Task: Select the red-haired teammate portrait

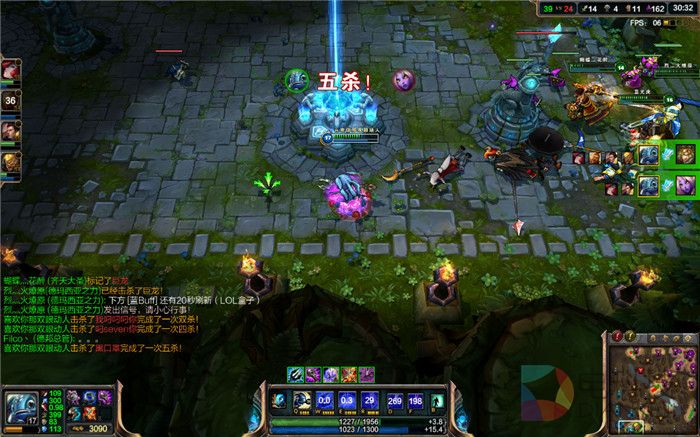Action: (x=10, y=70)
